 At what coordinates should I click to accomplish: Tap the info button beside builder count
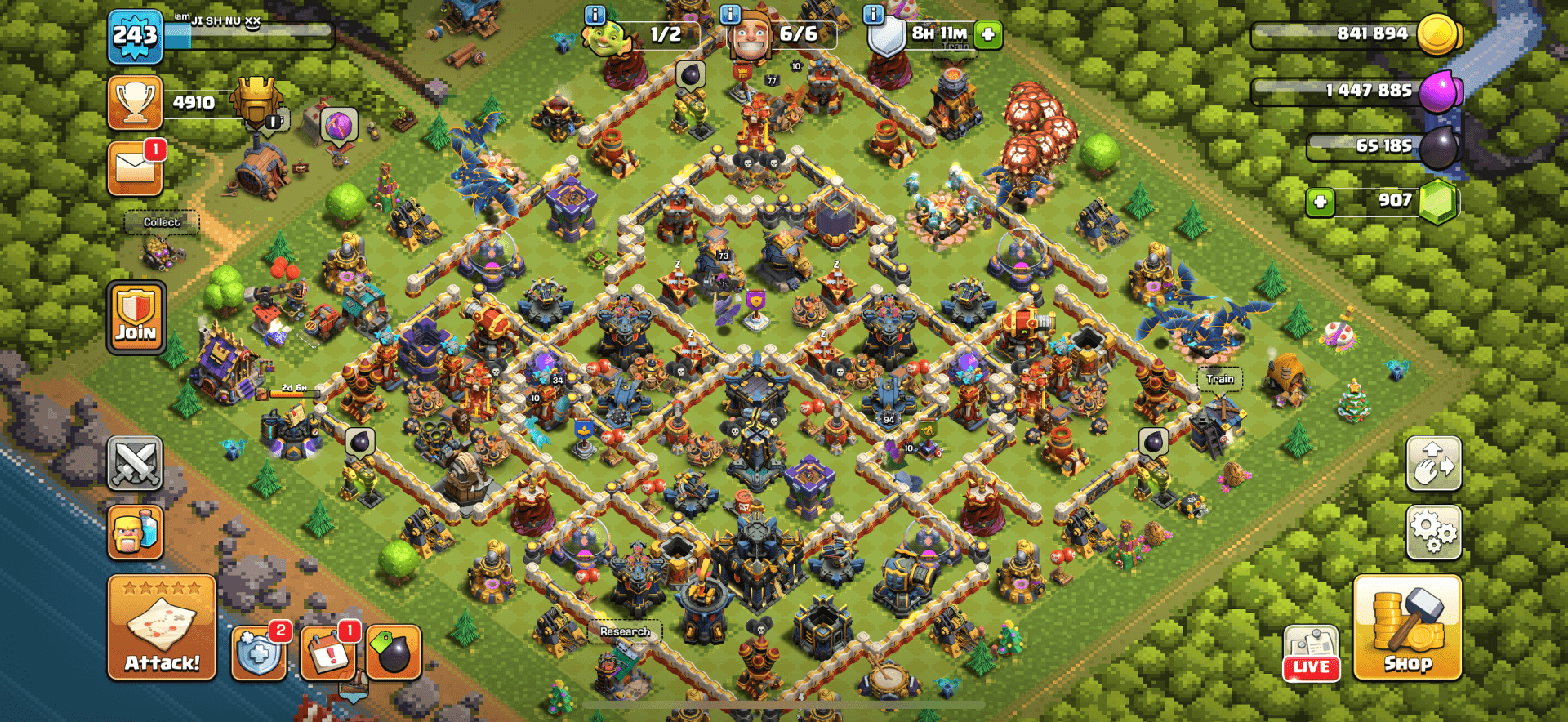coord(731,14)
